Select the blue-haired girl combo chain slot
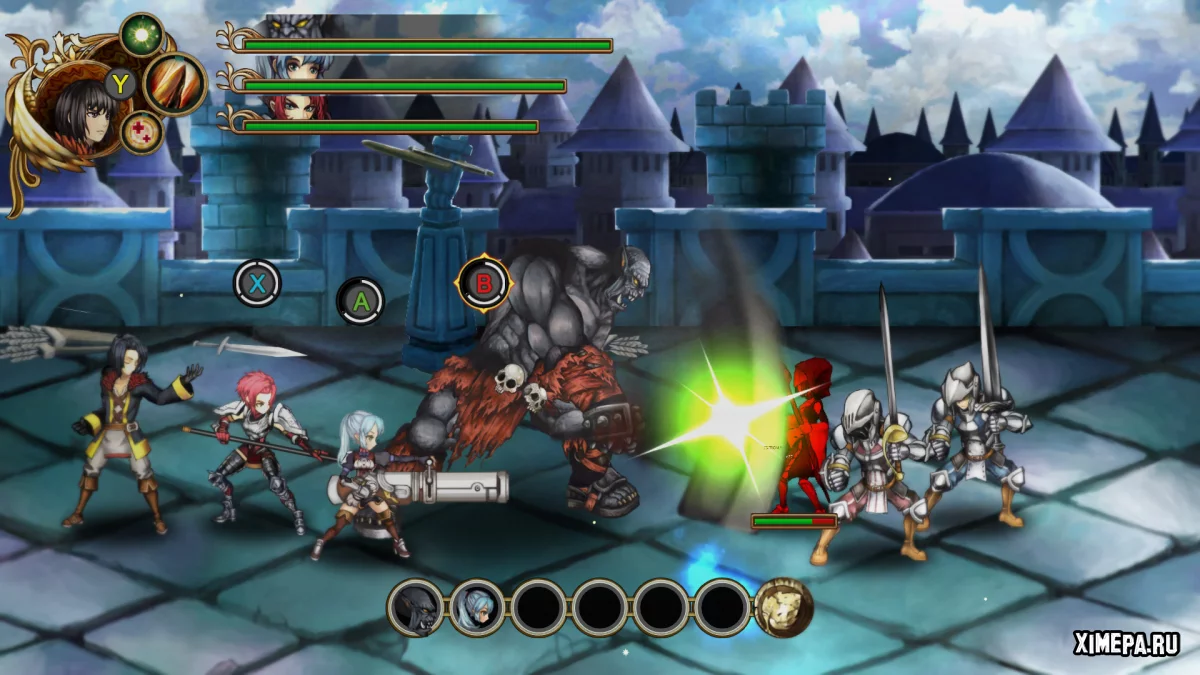Viewport: 1200px width, 675px height. (x=477, y=607)
